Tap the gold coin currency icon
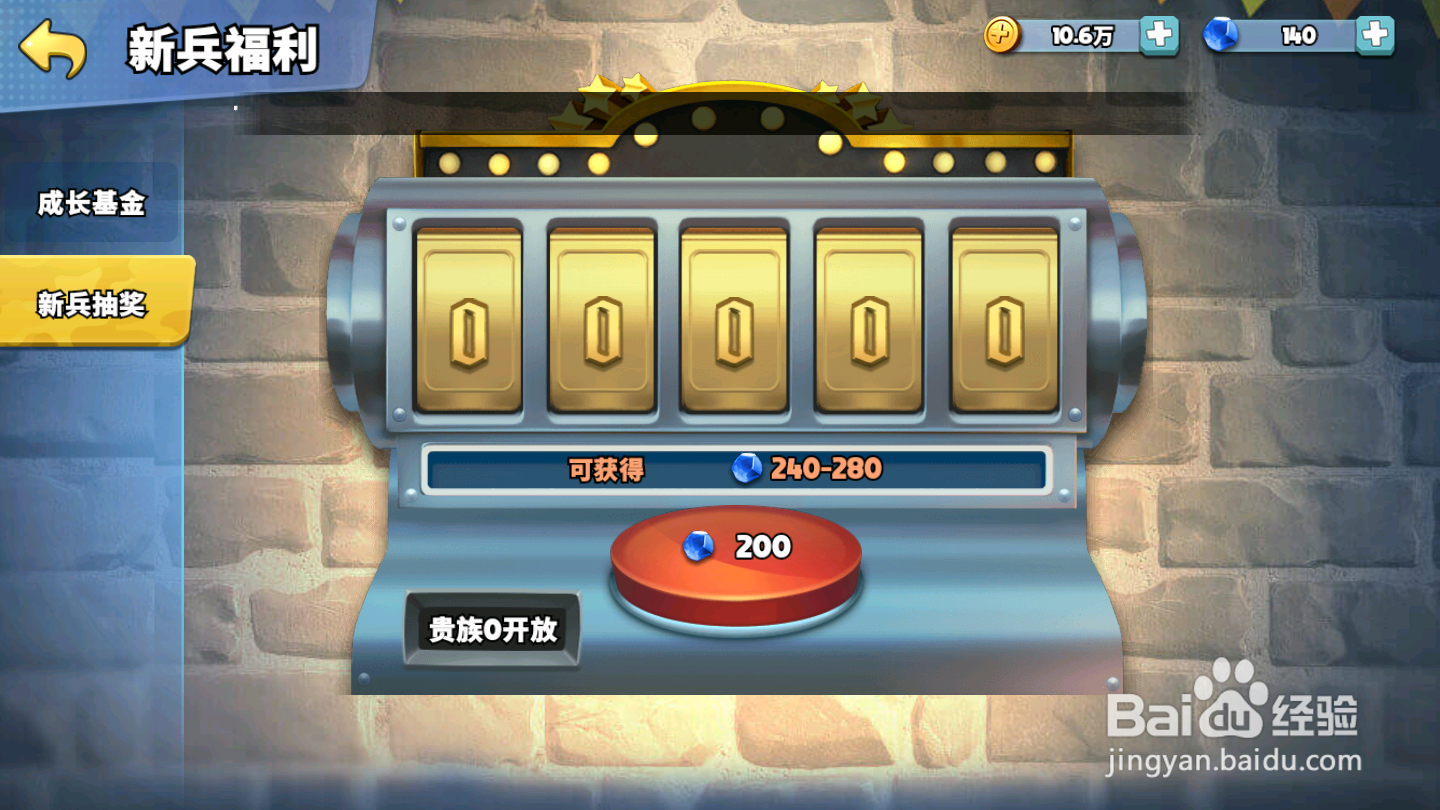 [1001, 33]
